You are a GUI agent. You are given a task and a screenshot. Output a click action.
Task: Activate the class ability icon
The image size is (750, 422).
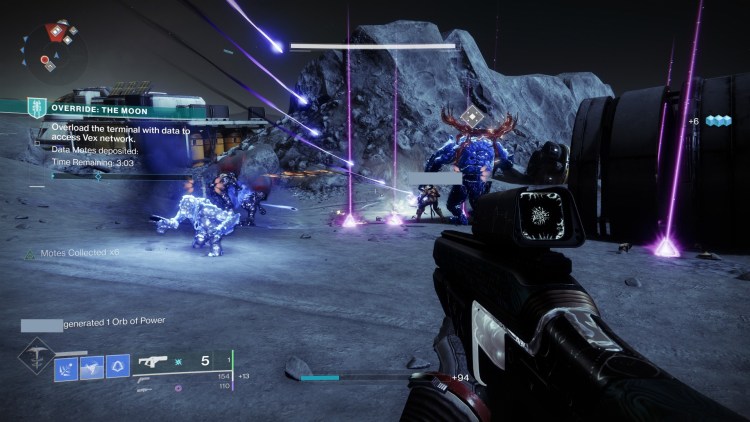click(x=117, y=367)
